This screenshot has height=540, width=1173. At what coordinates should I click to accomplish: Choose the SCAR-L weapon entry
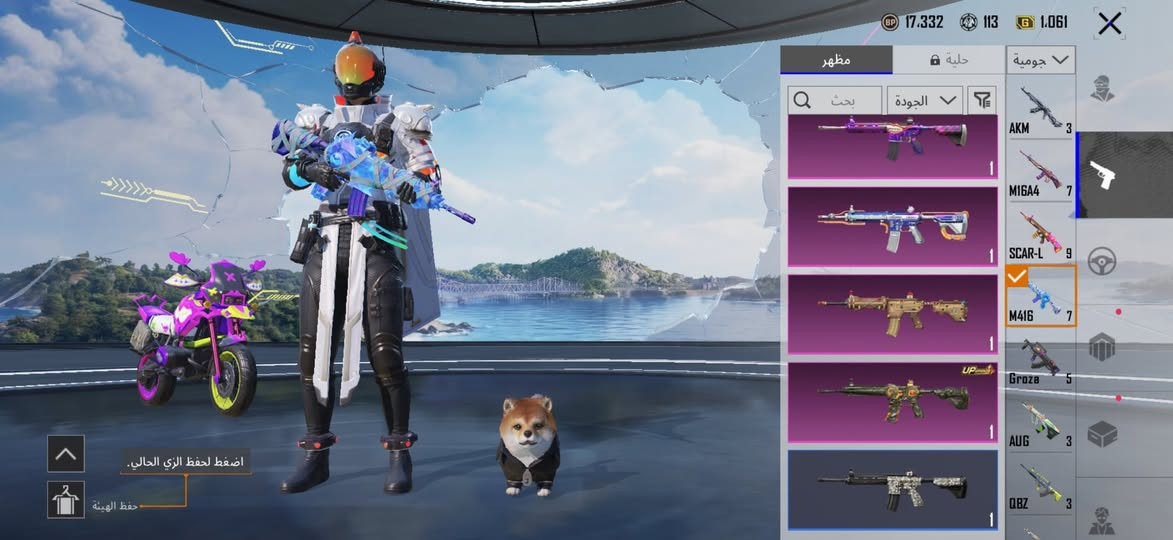tap(1040, 236)
